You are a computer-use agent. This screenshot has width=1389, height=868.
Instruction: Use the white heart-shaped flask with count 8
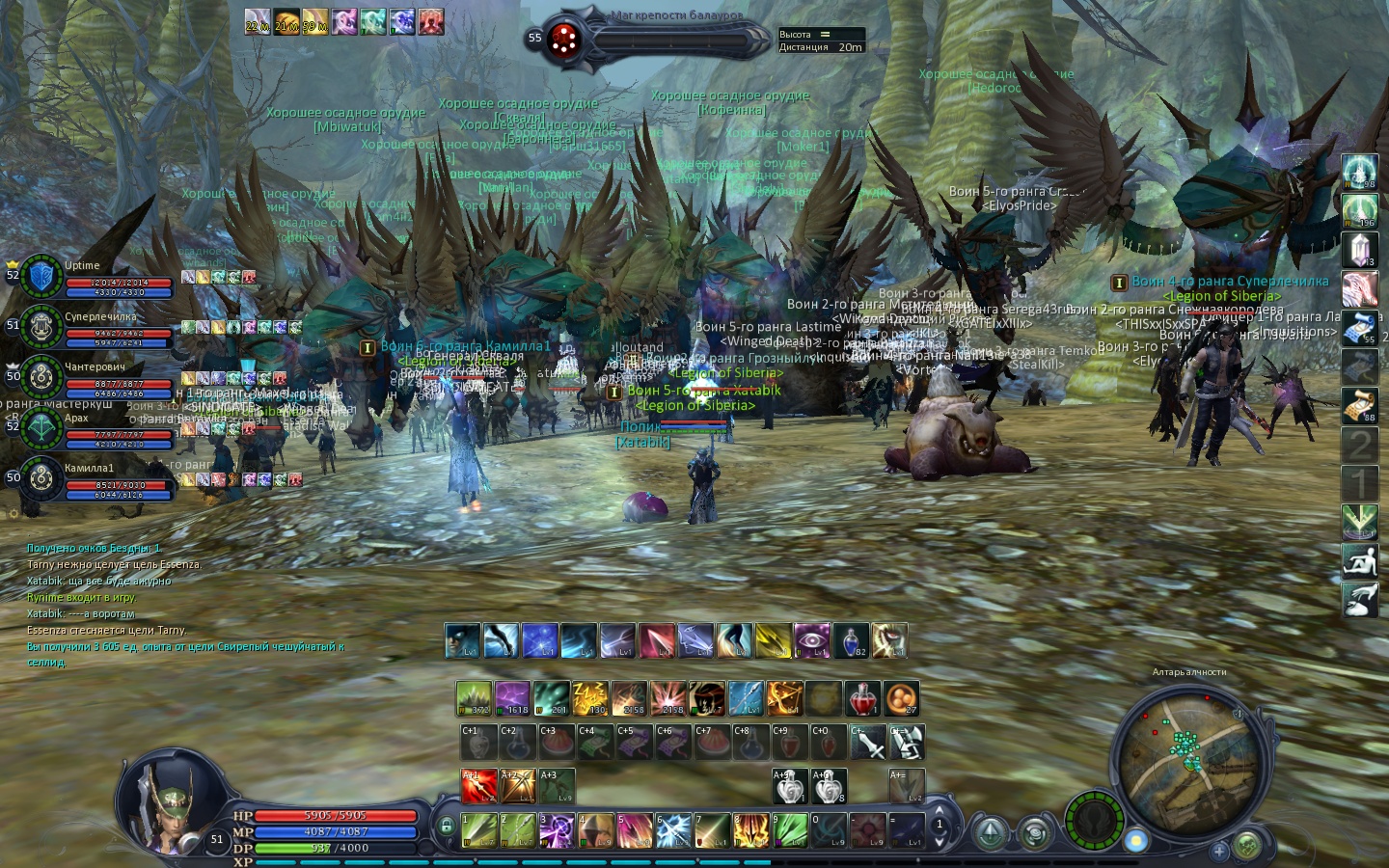point(829,786)
